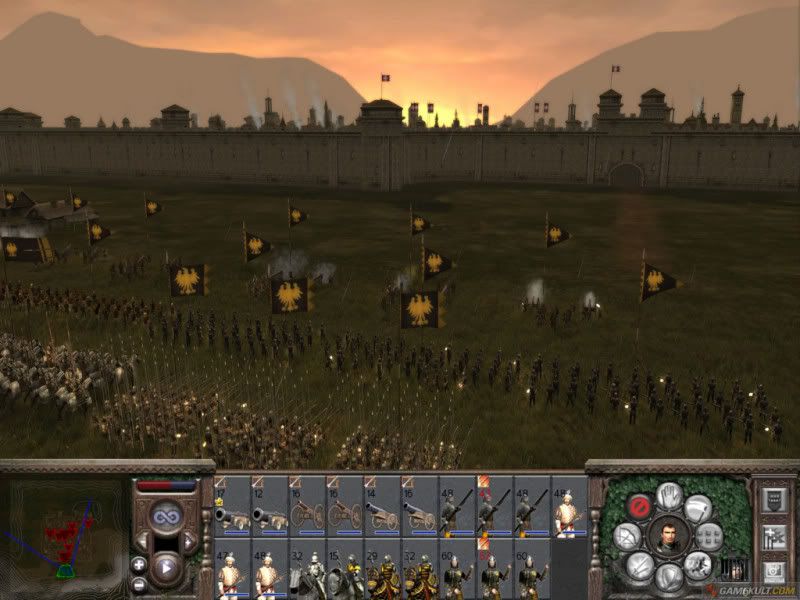The width and height of the screenshot is (800, 600).
Task: Select the knight unit card with 15 men
Action: 345,570
